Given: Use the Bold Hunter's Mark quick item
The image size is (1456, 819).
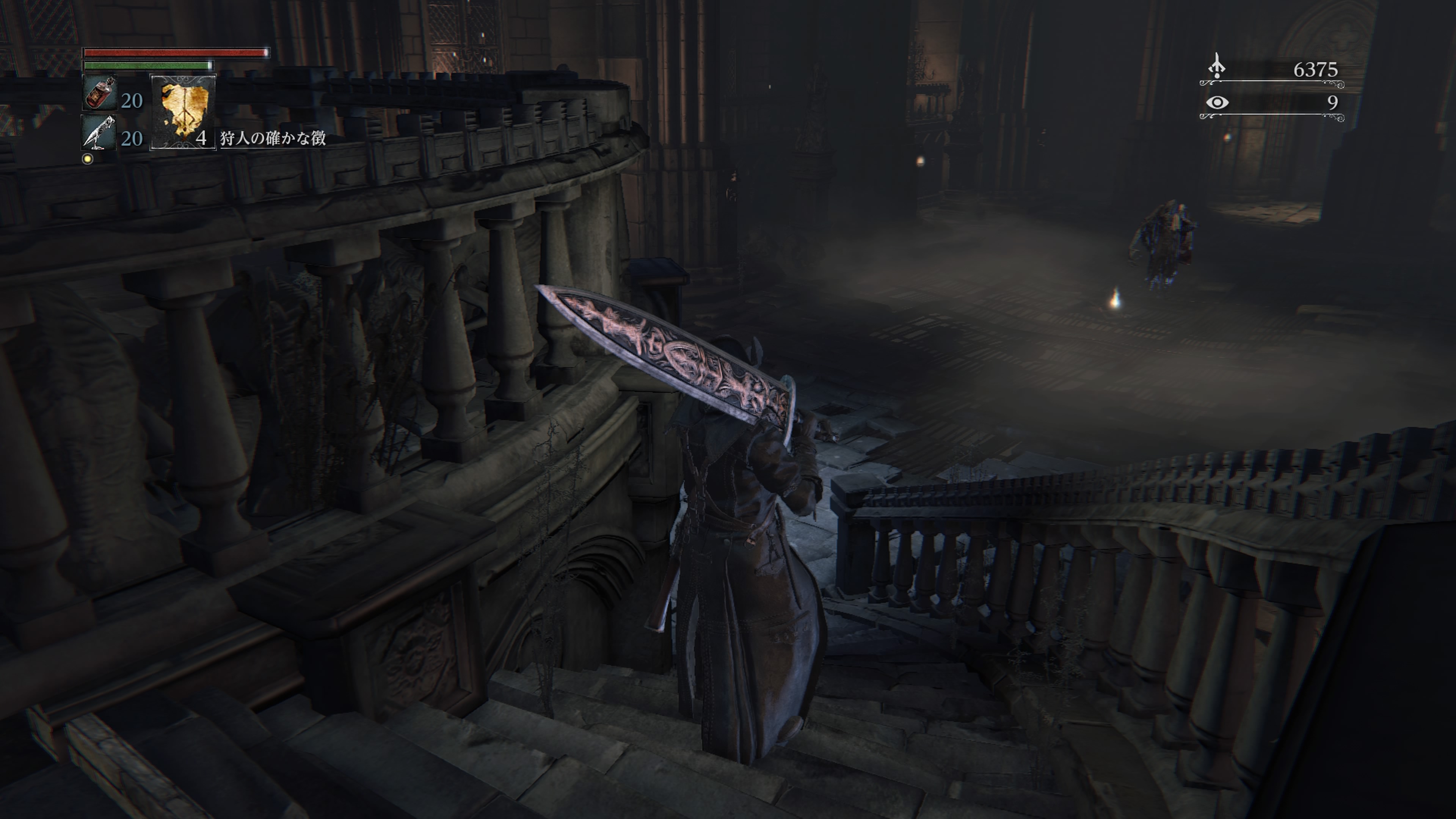Looking at the screenshot, I should 183,112.
